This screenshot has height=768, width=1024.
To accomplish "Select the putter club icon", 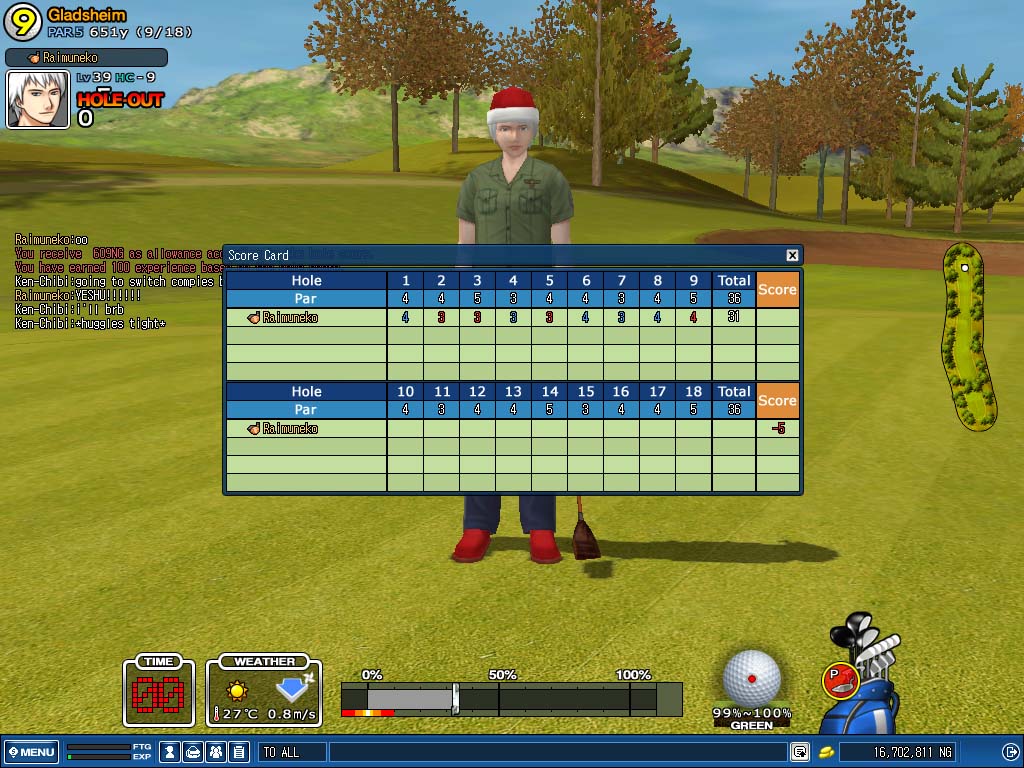I will tap(838, 680).
